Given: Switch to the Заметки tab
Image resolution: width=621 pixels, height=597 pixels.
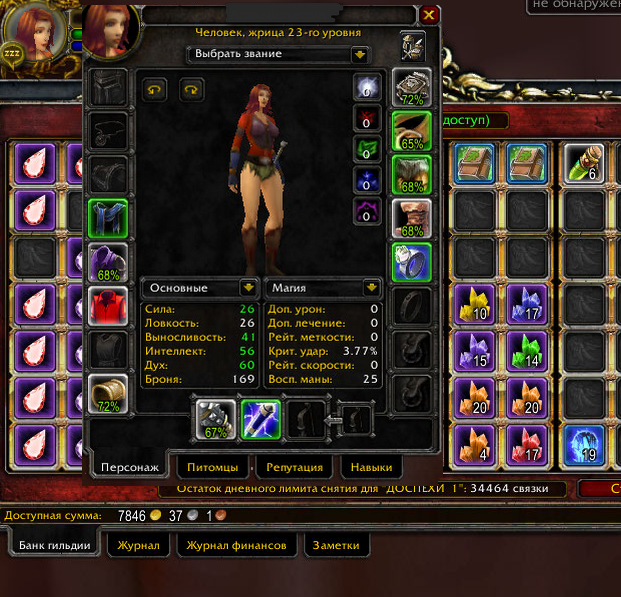Looking at the screenshot, I should 334,545.
